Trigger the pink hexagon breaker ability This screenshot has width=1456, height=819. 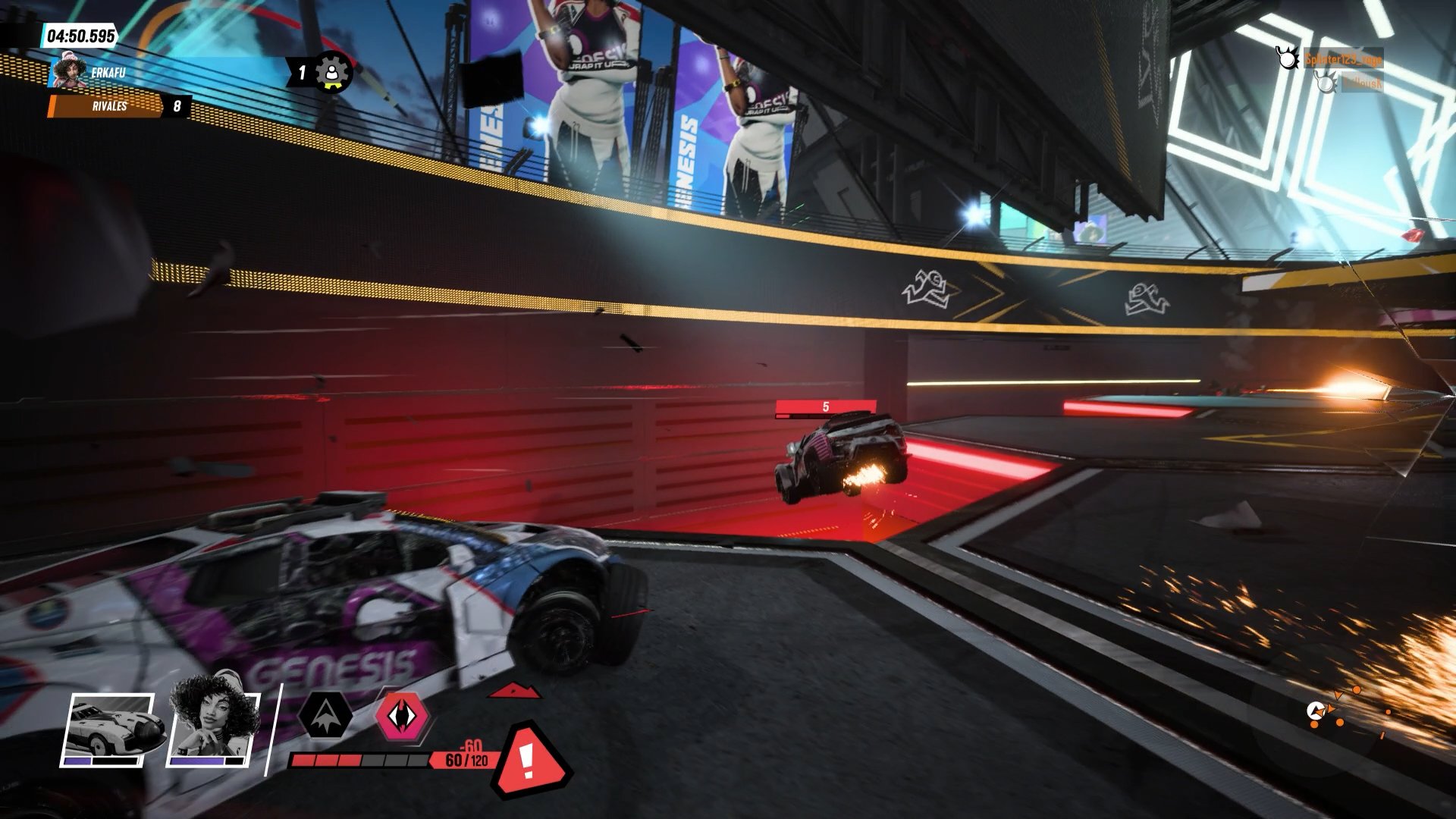point(402,717)
